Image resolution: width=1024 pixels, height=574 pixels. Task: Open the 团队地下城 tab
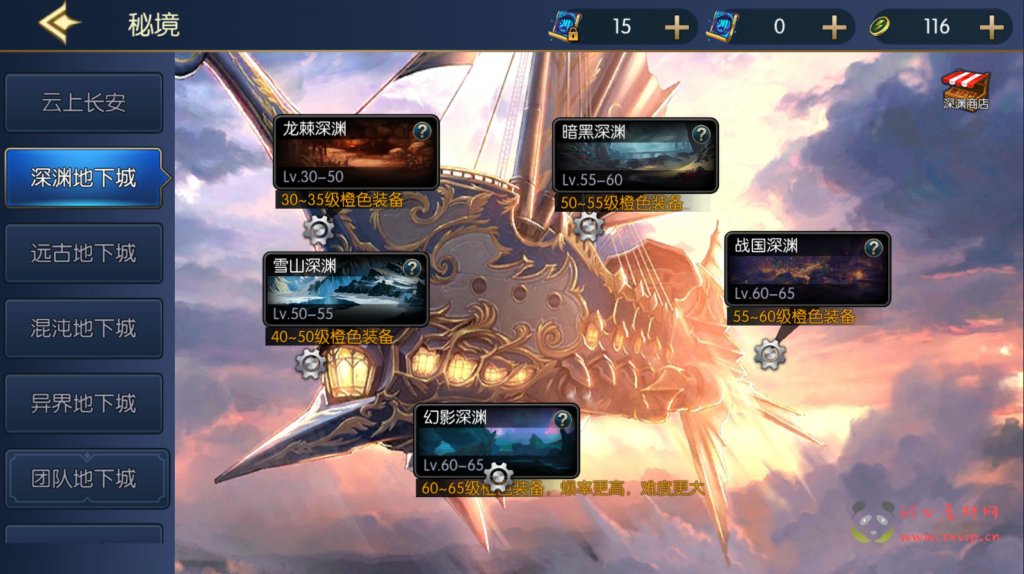tap(84, 478)
